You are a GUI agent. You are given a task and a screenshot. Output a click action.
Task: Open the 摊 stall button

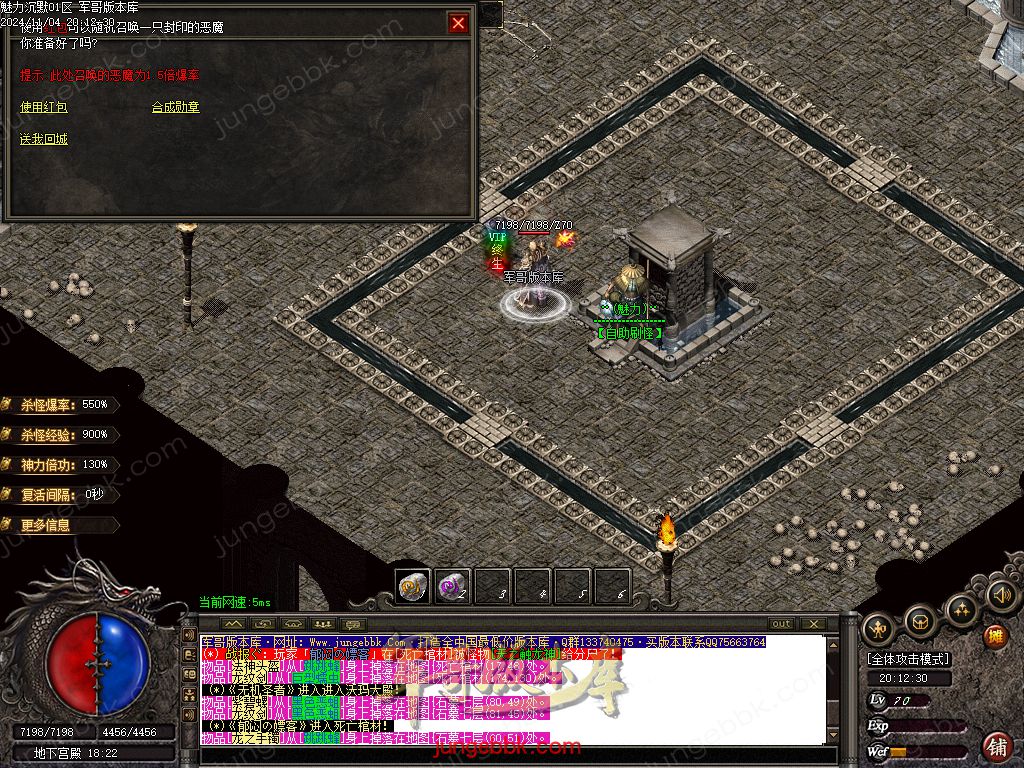click(x=995, y=636)
